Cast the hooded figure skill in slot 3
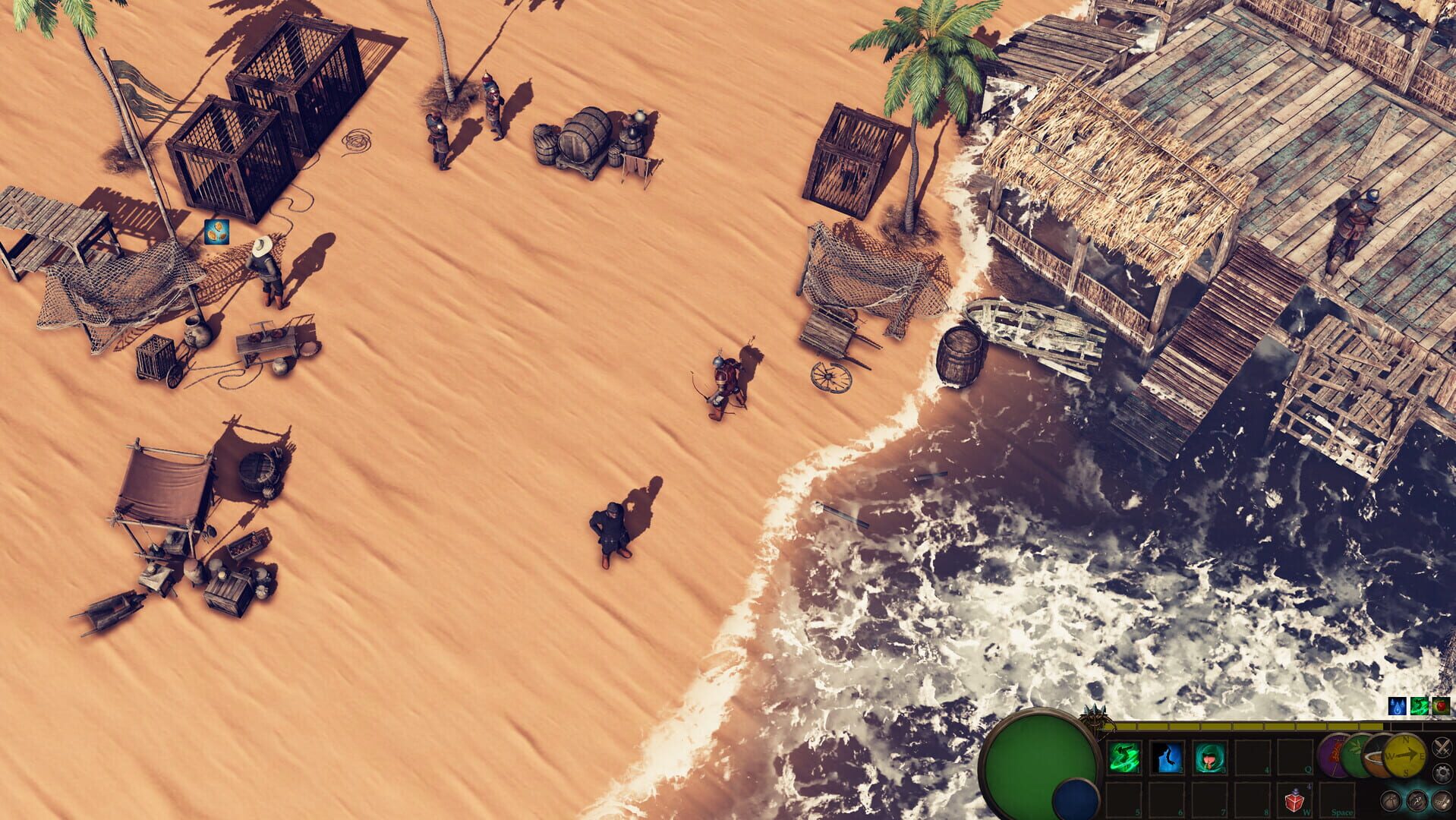 tap(1209, 756)
